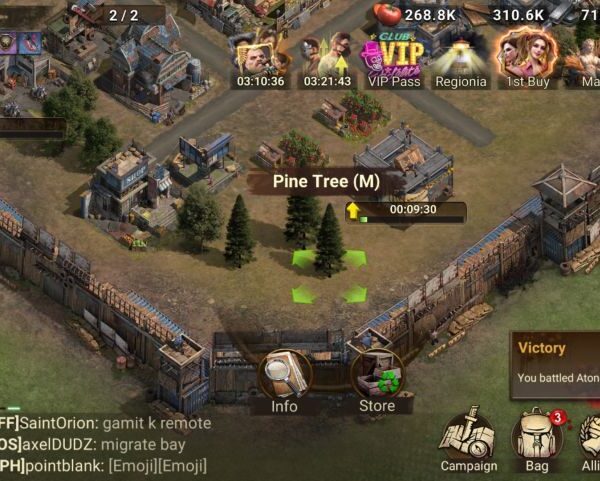Store the selected Pine Tree
600x481 pixels.
coord(376,377)
